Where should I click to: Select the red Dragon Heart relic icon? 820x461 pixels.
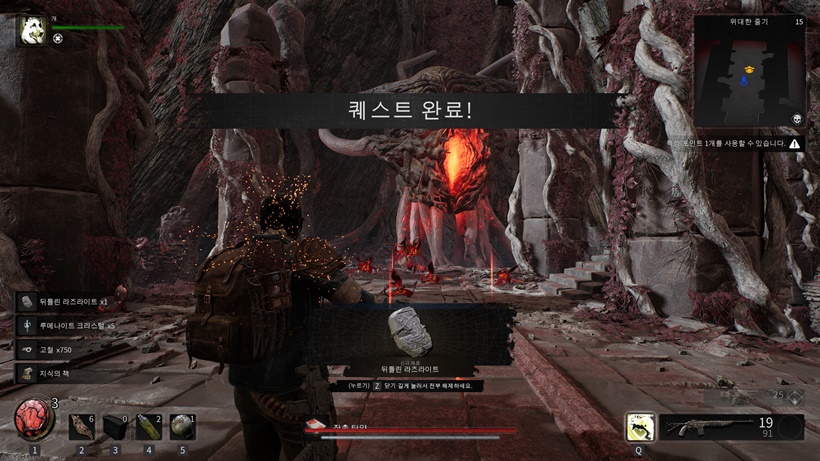34,418
